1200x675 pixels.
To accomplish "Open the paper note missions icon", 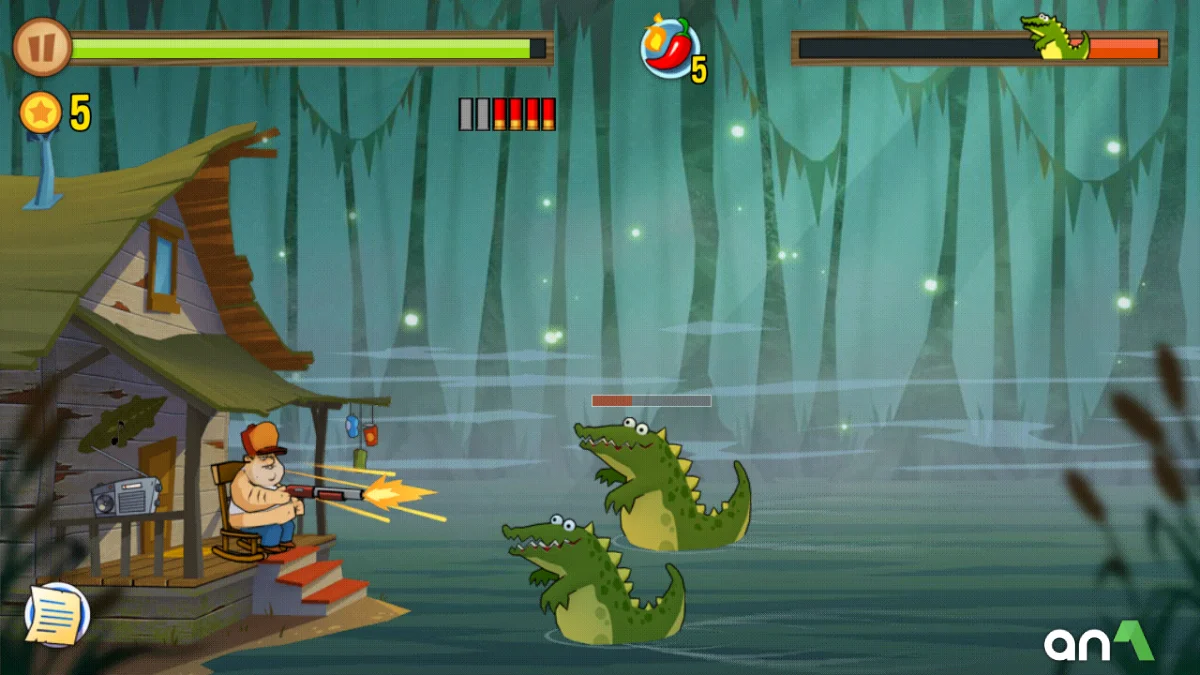I will 57,614.
